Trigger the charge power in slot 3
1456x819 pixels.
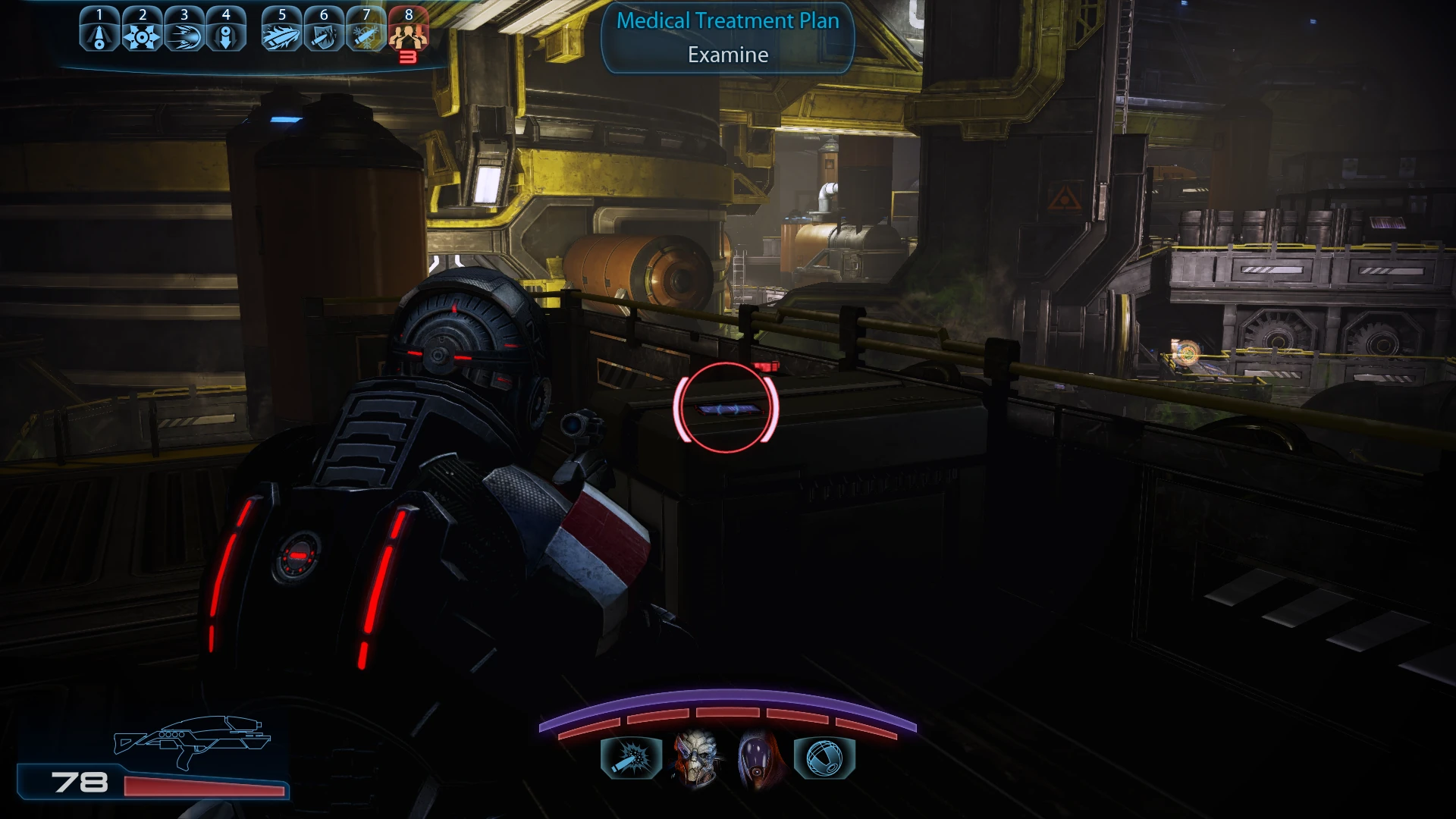click(x=184, y=35)
